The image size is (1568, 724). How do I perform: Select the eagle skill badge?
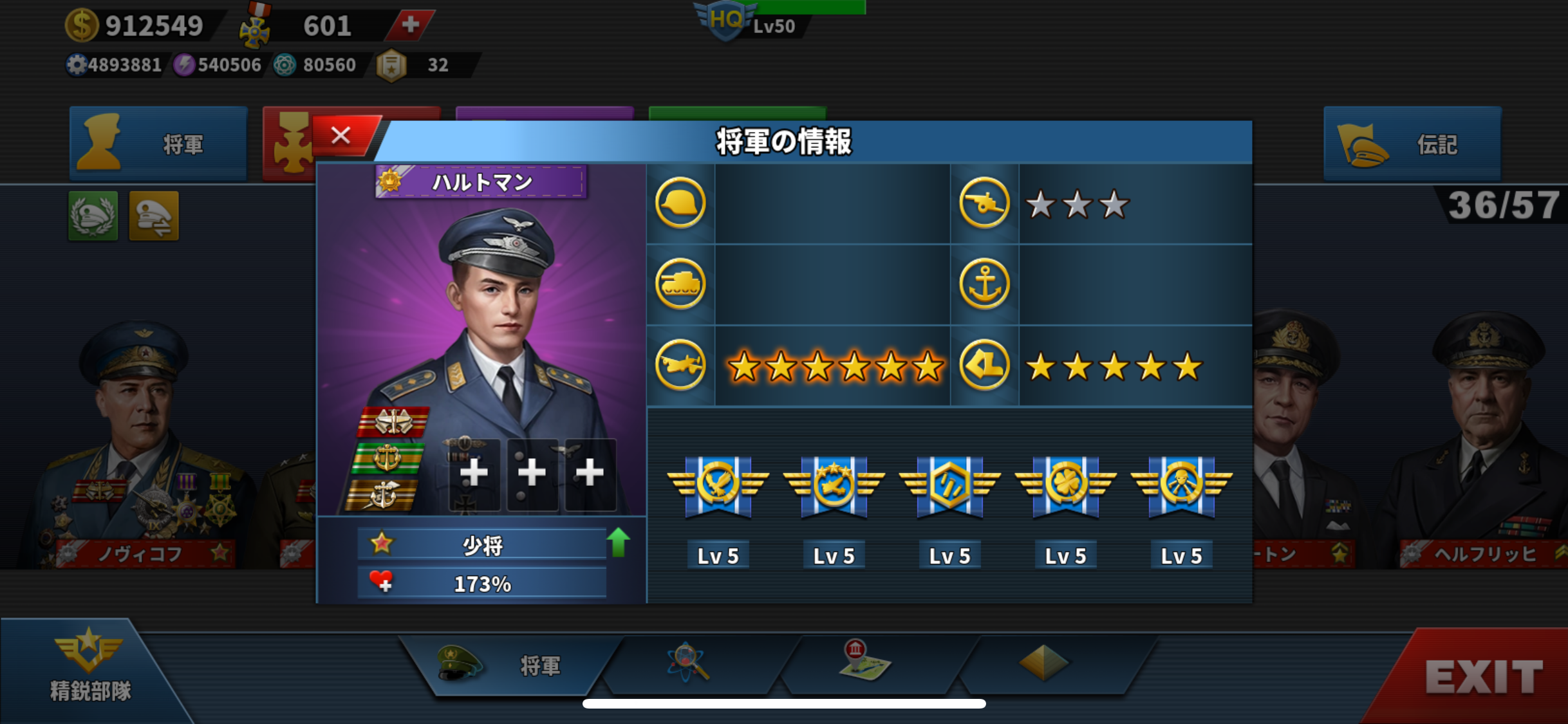(x=718, y=486)
